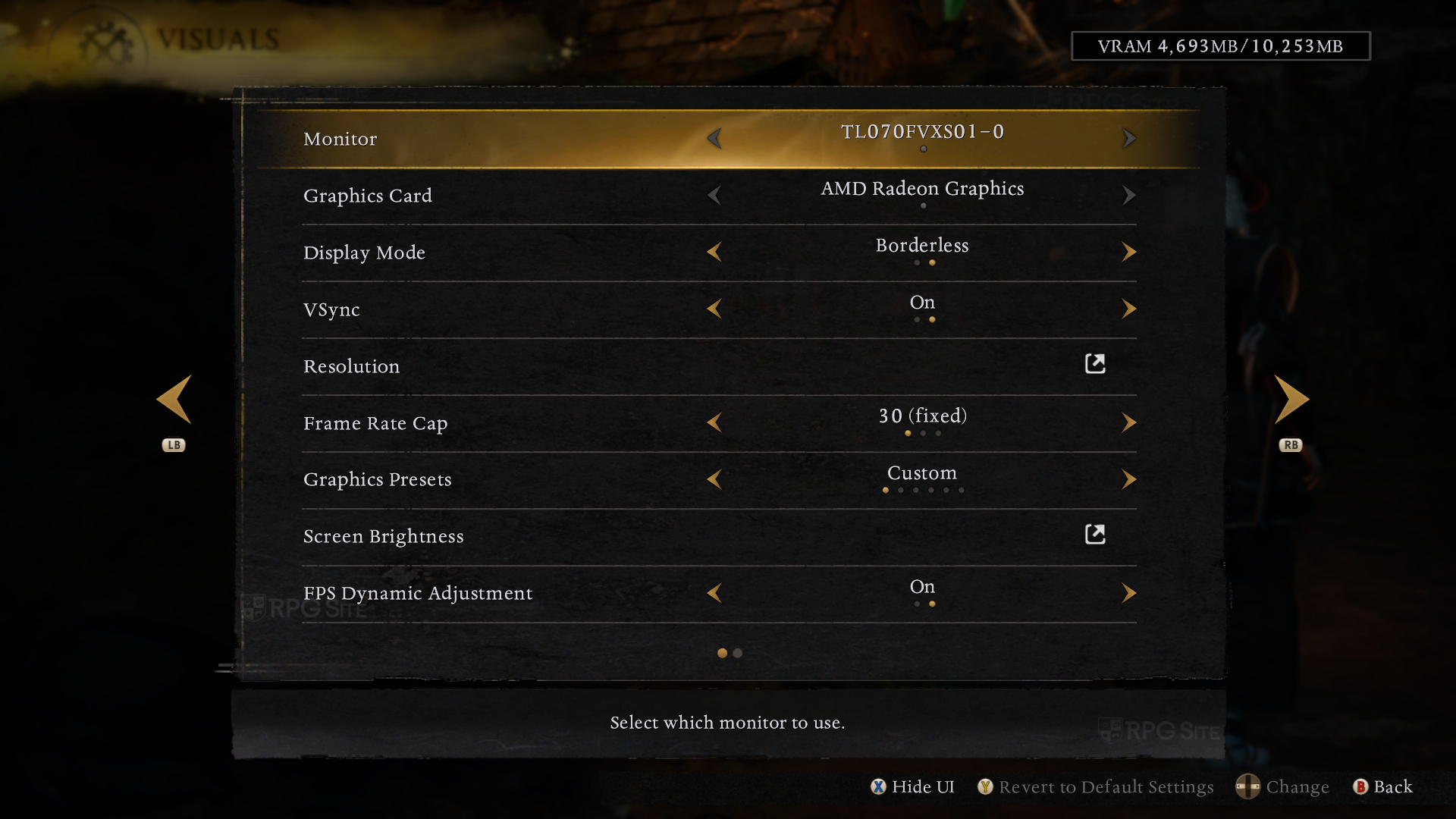Image resolution: width=1456 pixels, height=819 pixels.
Task: Change Graphics Presets using right arrow
Action: [x=1128, y=479]
